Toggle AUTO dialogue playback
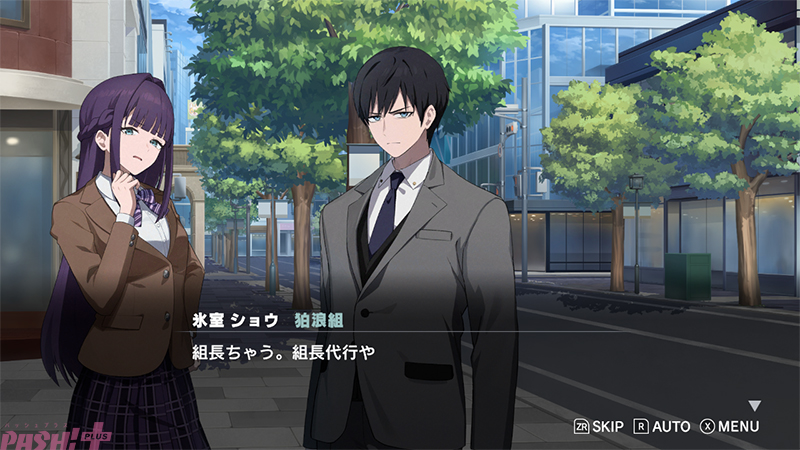 click(662, 427)
